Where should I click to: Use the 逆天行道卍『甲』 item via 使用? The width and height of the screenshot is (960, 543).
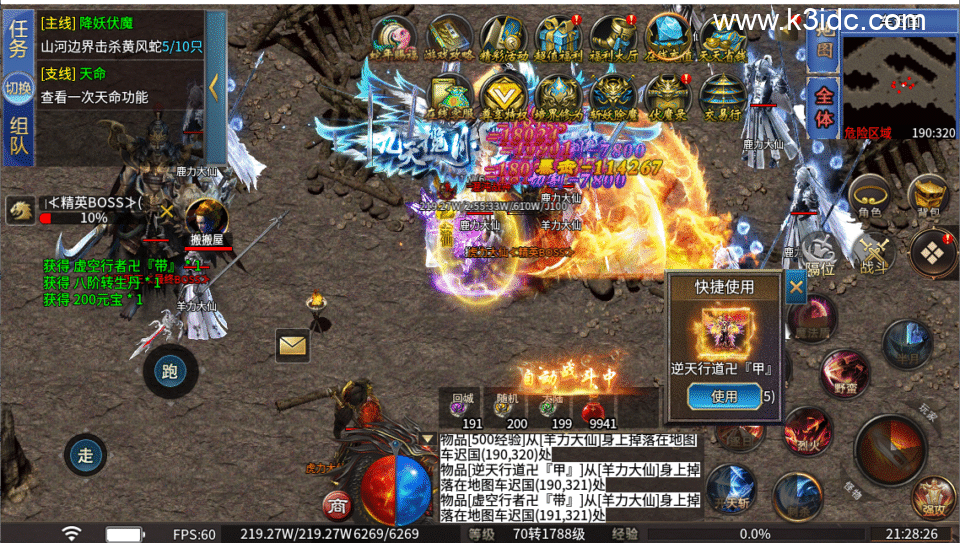tap(723, 396)
